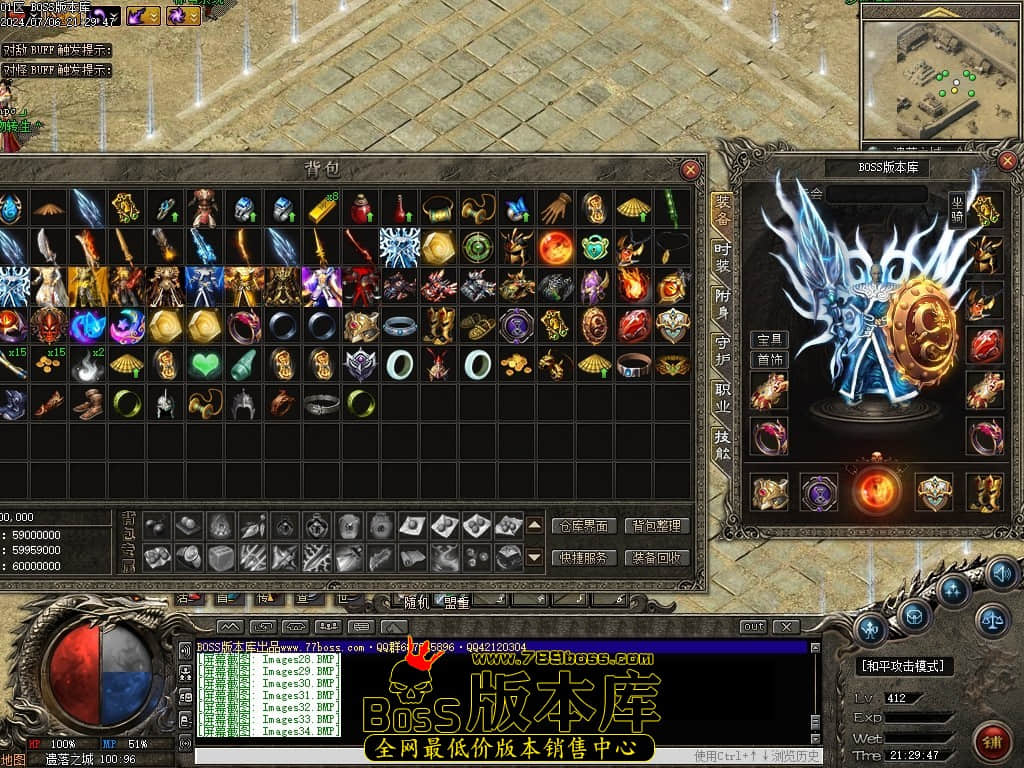Viewport: 1024px width, 768px height.
Task: Click the 坐骑 mount button
Action: coord(957,211)
